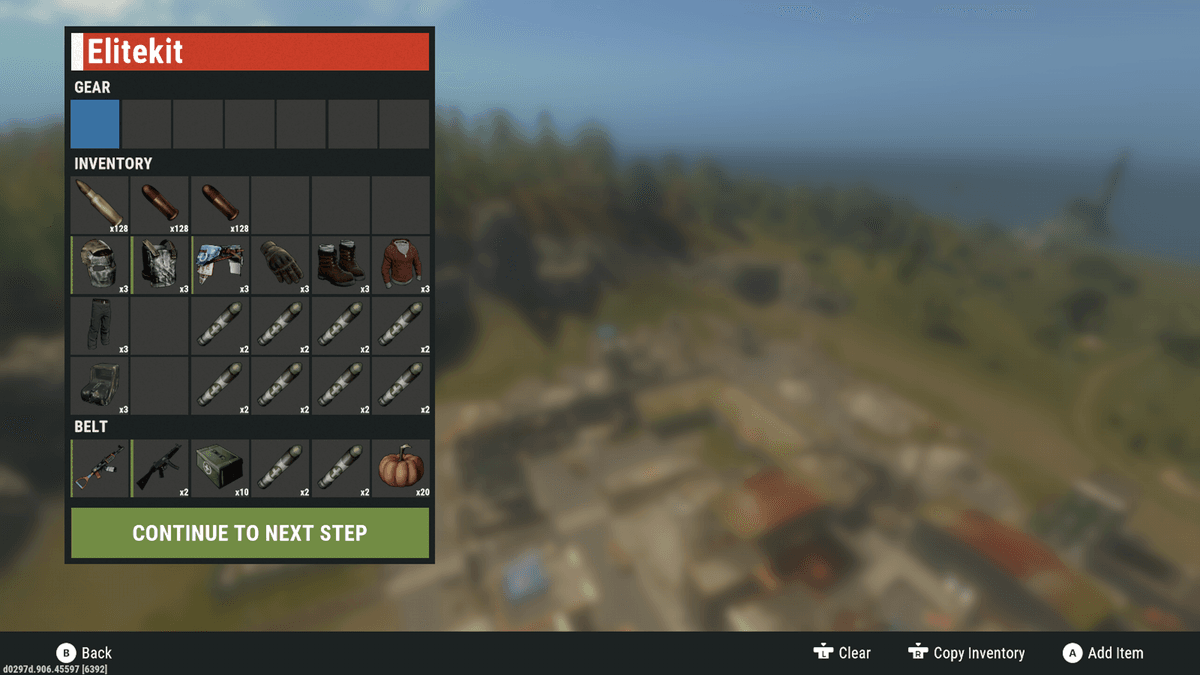Continue to next step of kit setup
Viewport: 1200px width, 675px height.
[250, 533]
